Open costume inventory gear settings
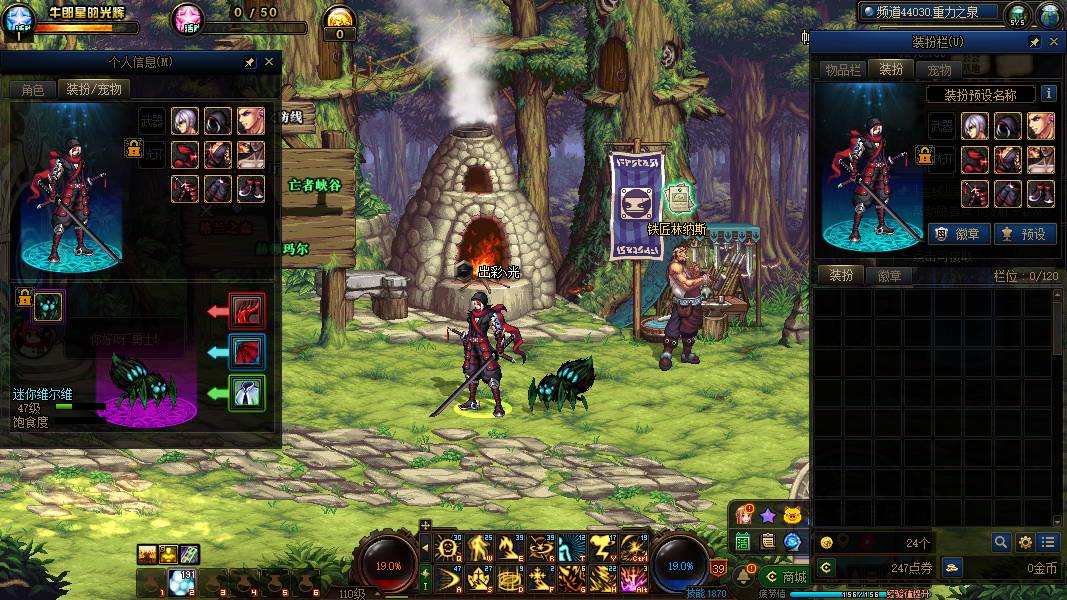The image size is (1067, 600). pos(1025,542)
